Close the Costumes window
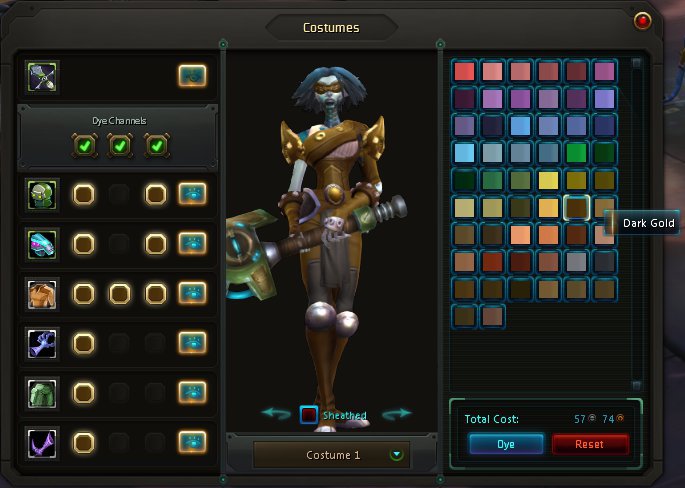The width and height of the screenshot is (685, 488). pos(643,18)
